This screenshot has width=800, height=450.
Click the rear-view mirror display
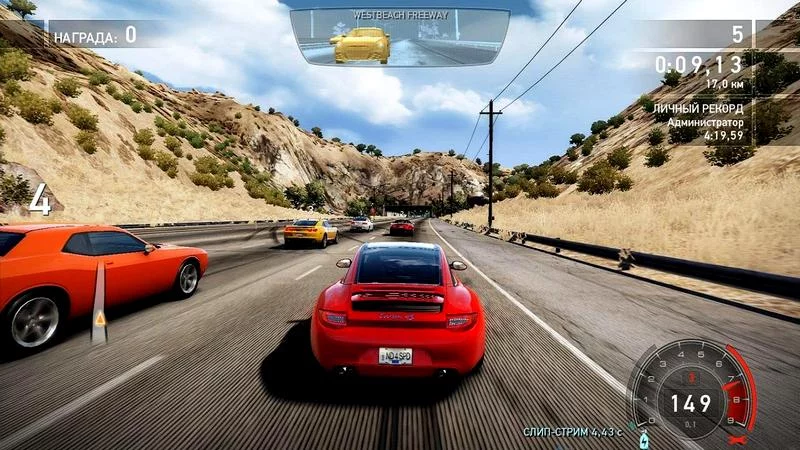pos(399,38)
